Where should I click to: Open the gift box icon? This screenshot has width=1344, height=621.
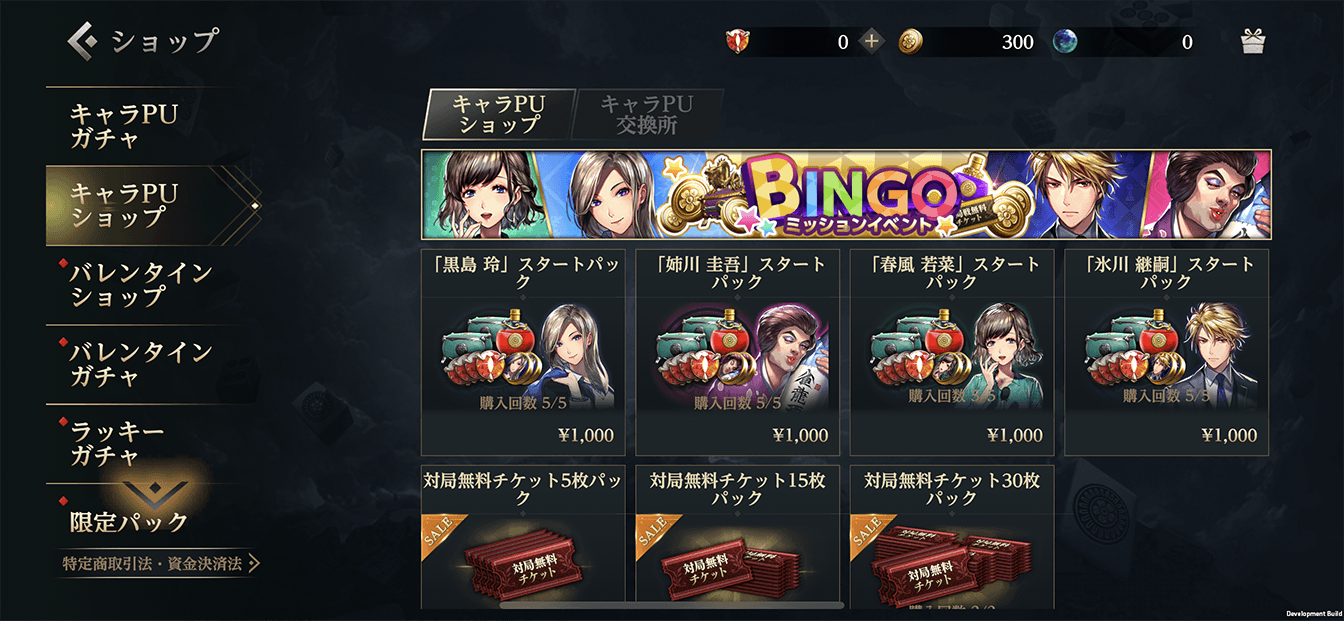pyautogui.click(x=1253, y=41)
